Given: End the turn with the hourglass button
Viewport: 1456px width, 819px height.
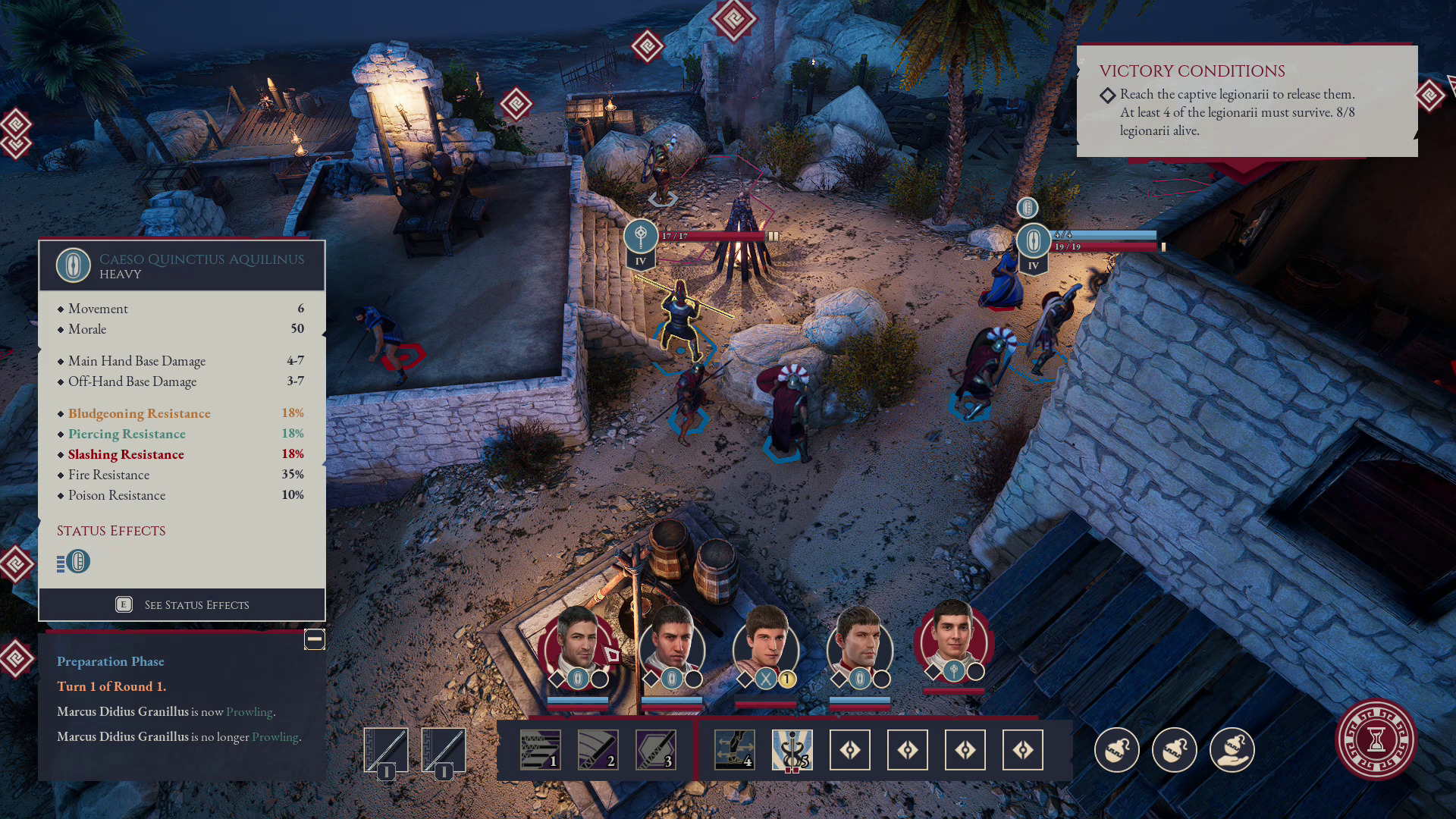Looking at the screenshot, I should tap(1376, 739).
